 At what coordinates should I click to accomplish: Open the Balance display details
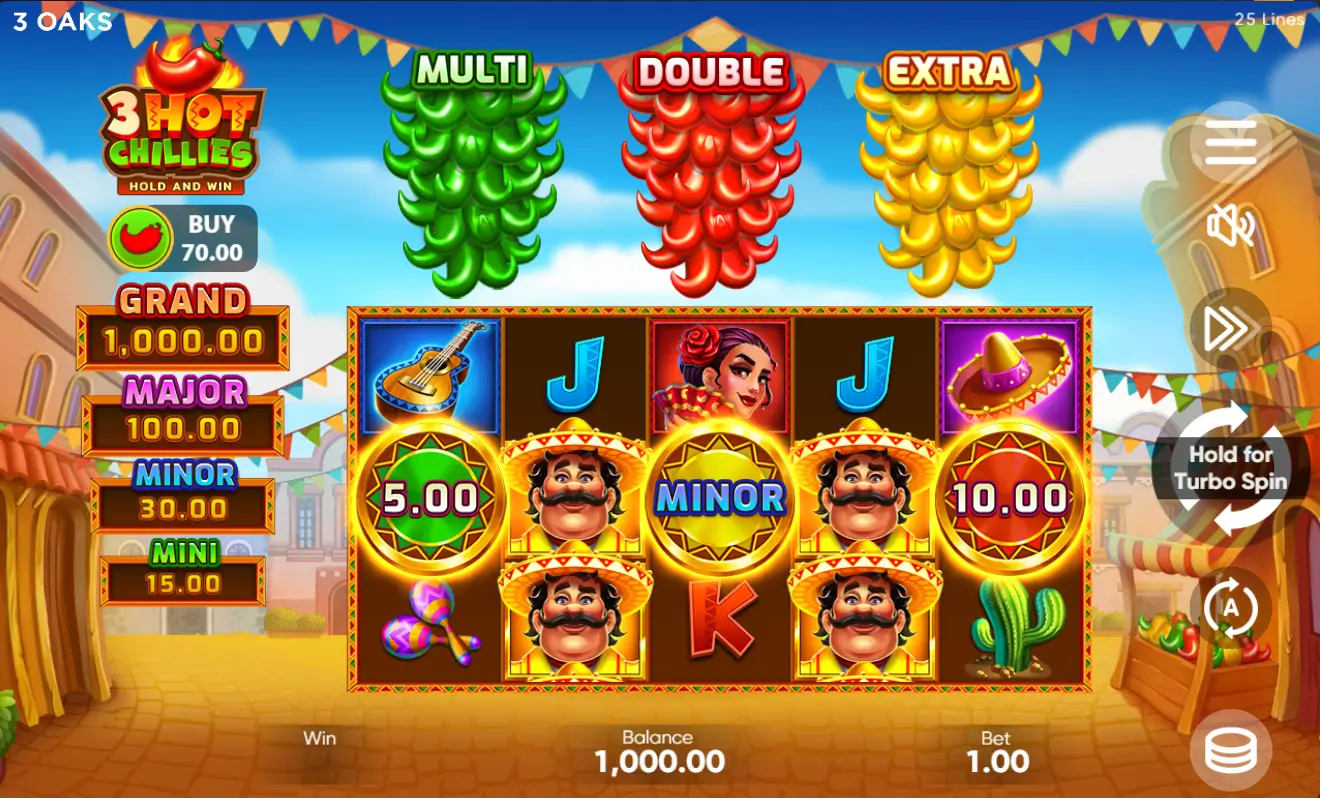click(x=660, y=755)
